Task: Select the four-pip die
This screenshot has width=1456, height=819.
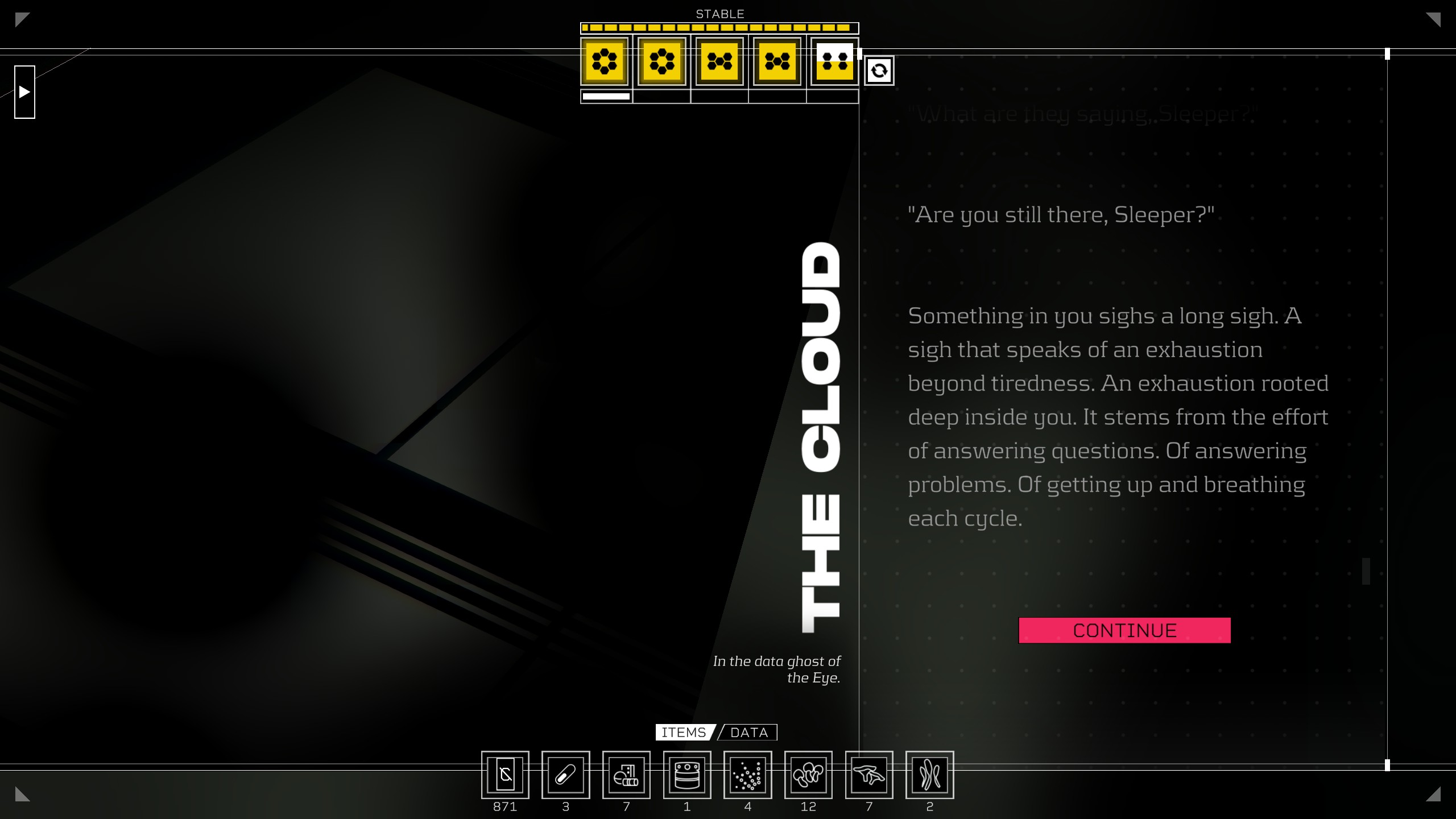Action: click(x=834, y=61)
